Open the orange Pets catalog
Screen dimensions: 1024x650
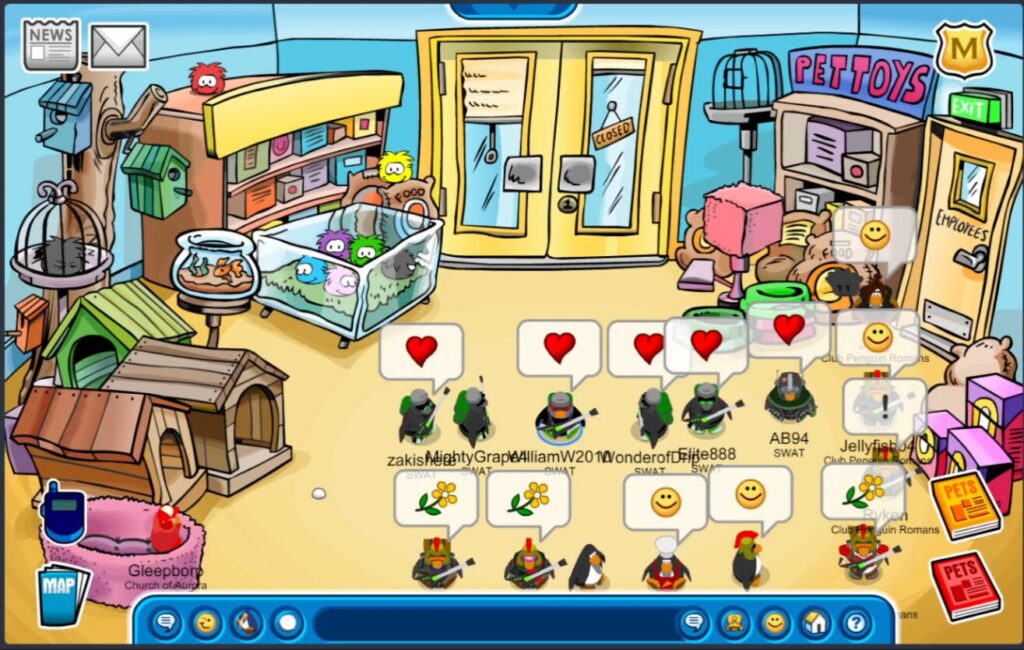coord(964,505)
